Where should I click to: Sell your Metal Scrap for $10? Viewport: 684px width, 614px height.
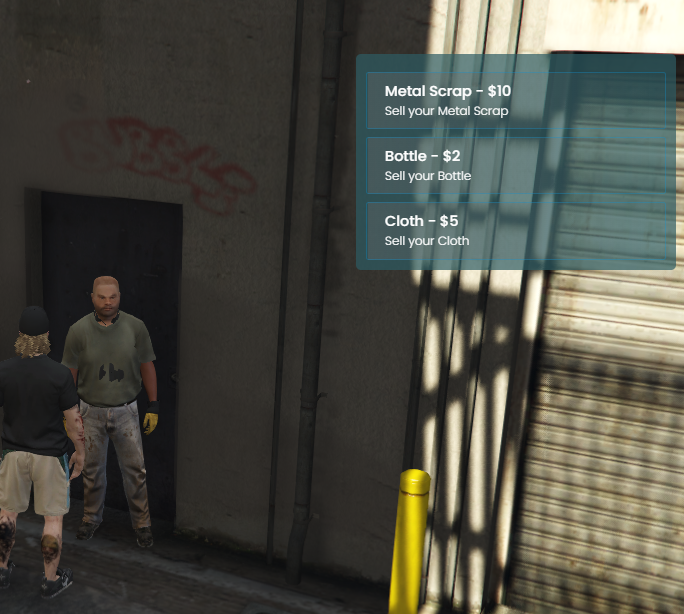[515, 100]
